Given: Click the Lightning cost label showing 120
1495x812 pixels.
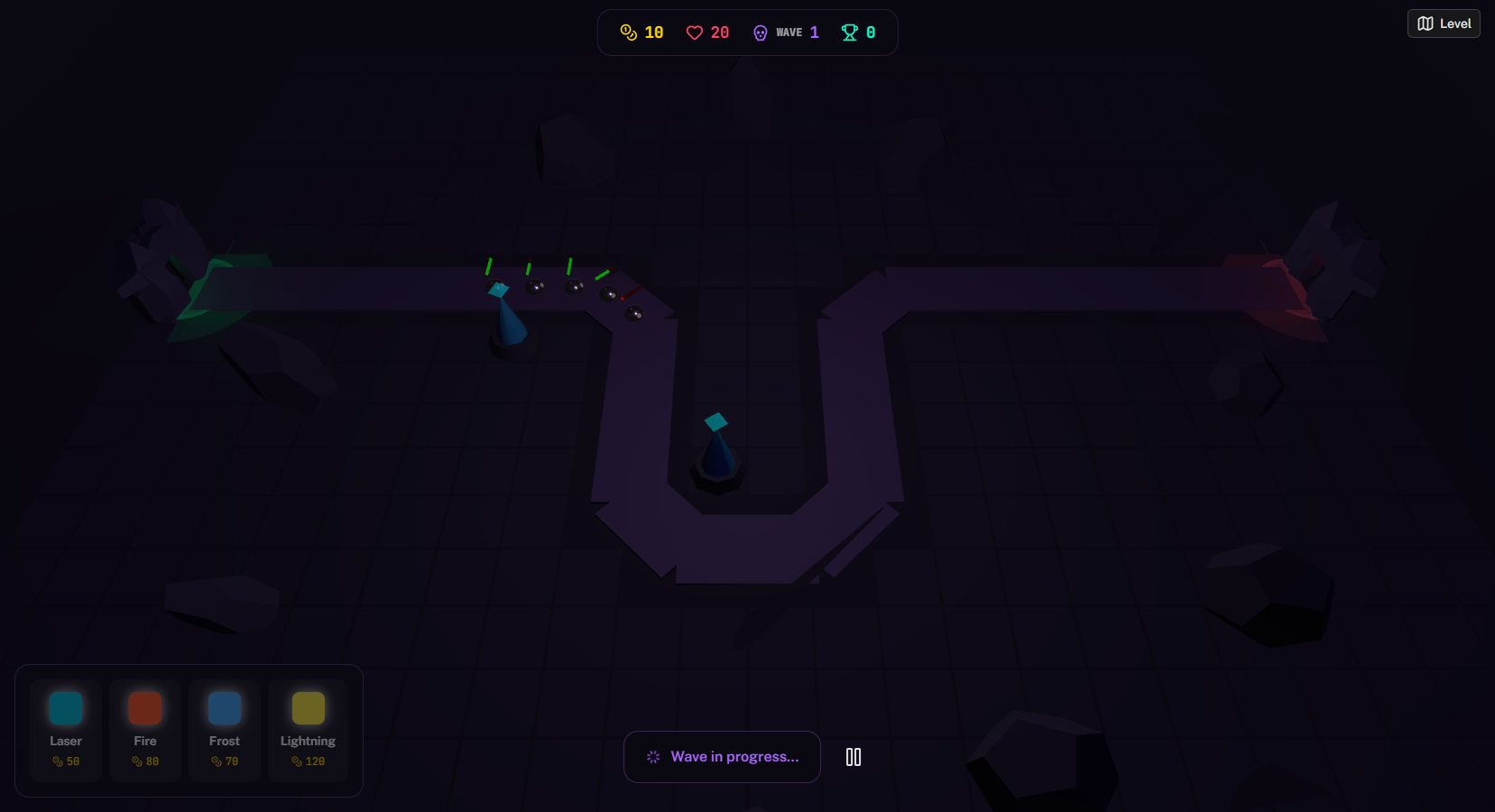Looking at the screenshot, I should click(x=308, y=761).
